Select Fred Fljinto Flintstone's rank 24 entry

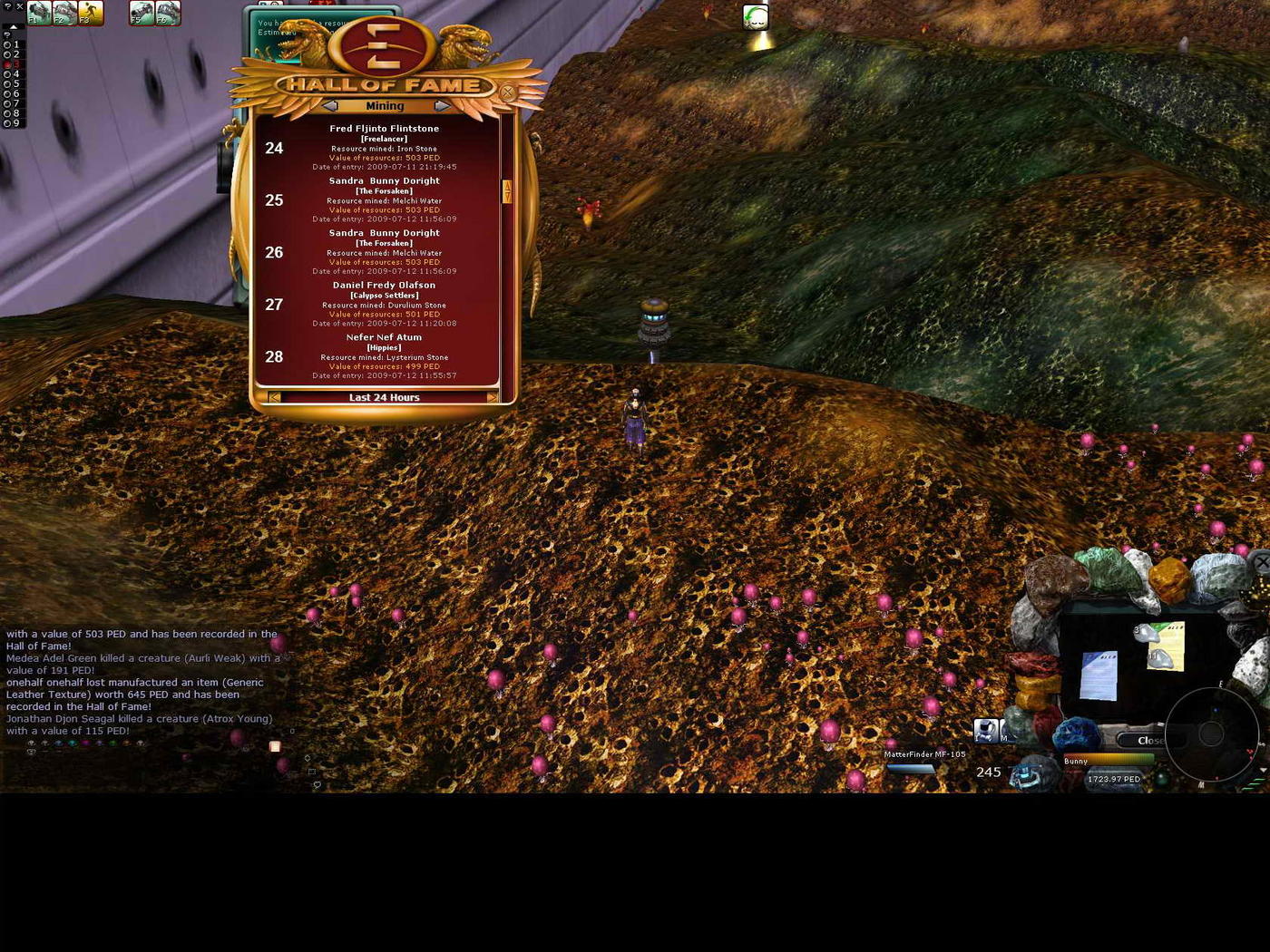pyautogui.click(x=384, y=148)
